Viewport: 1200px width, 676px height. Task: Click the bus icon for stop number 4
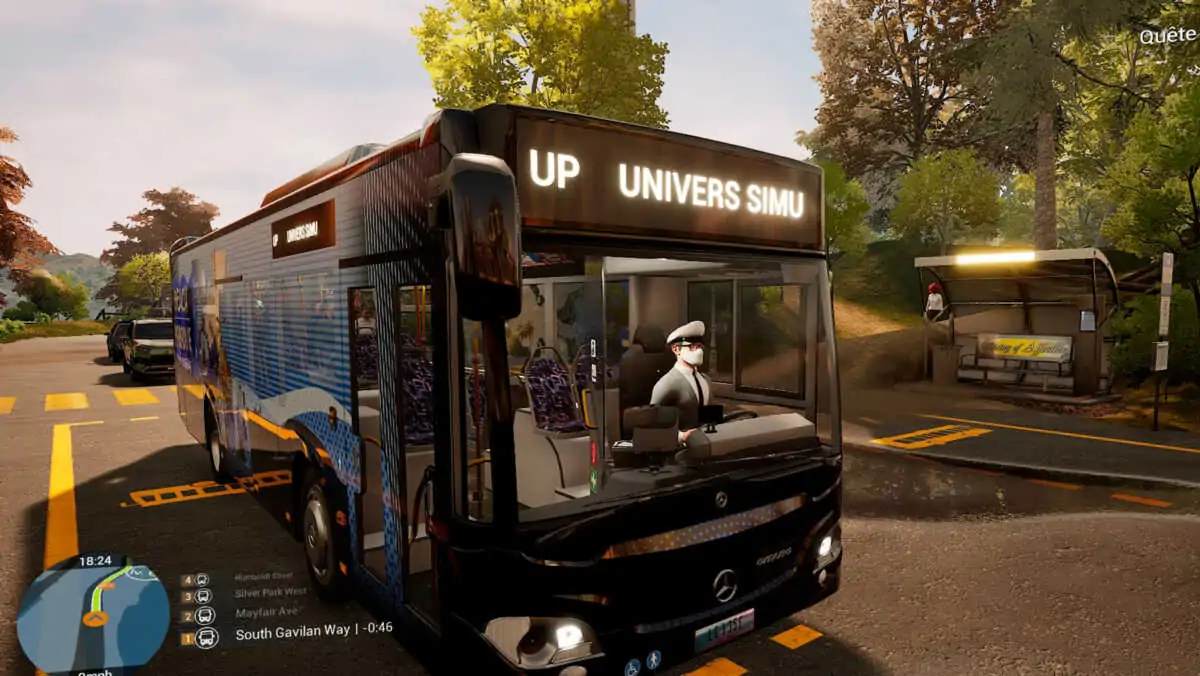pyautogui.click(x=202, y=579)
